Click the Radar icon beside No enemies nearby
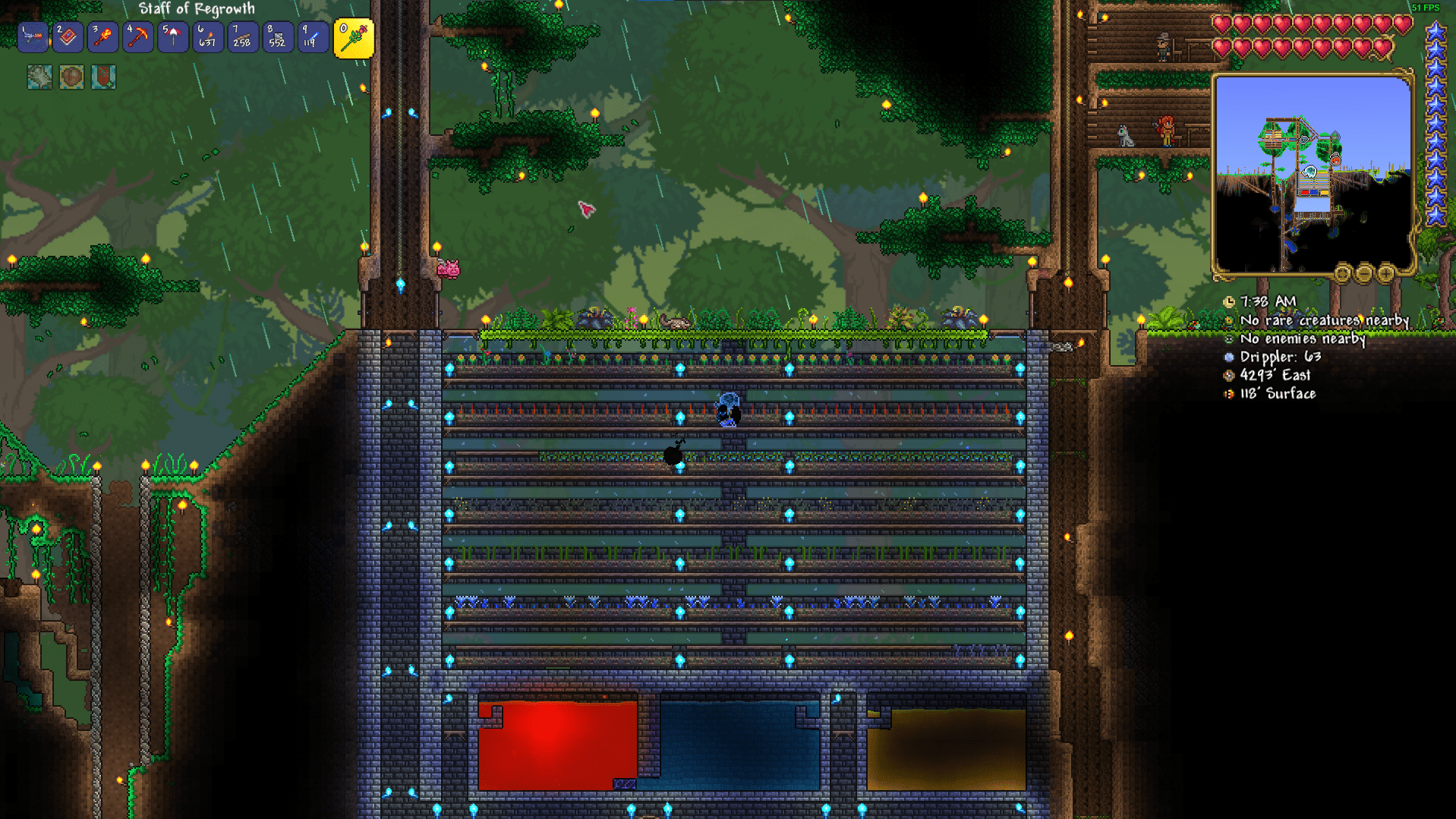 point(1228,339)
